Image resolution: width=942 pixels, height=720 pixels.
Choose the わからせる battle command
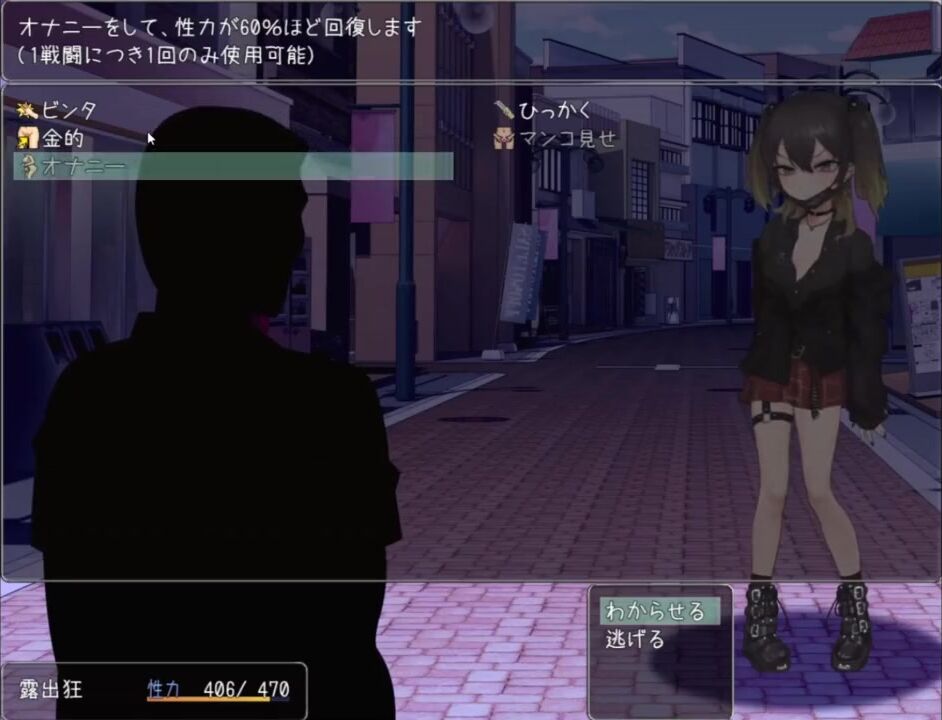coord(656,611)
